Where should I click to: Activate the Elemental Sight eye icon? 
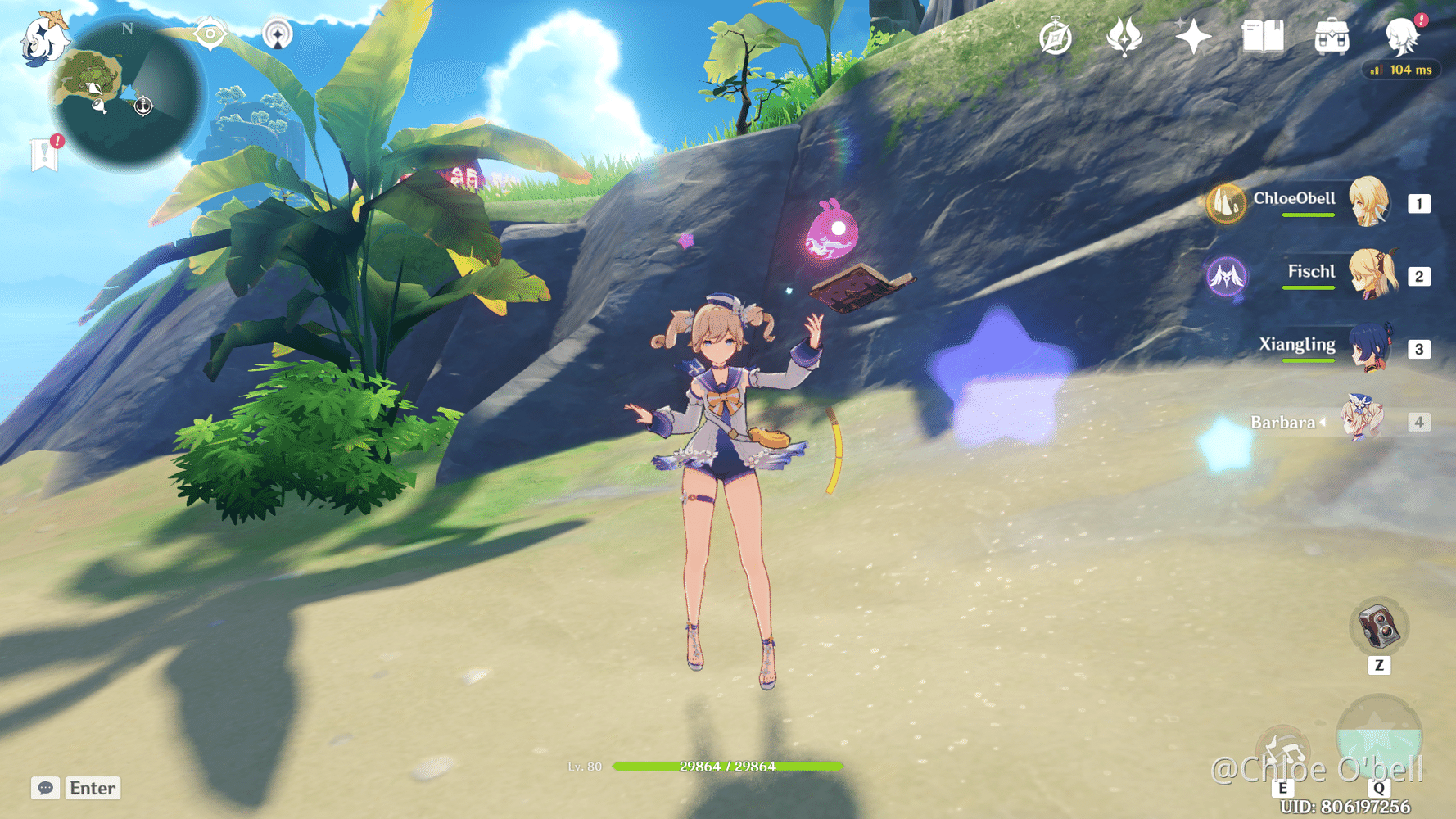pos(211,34)
